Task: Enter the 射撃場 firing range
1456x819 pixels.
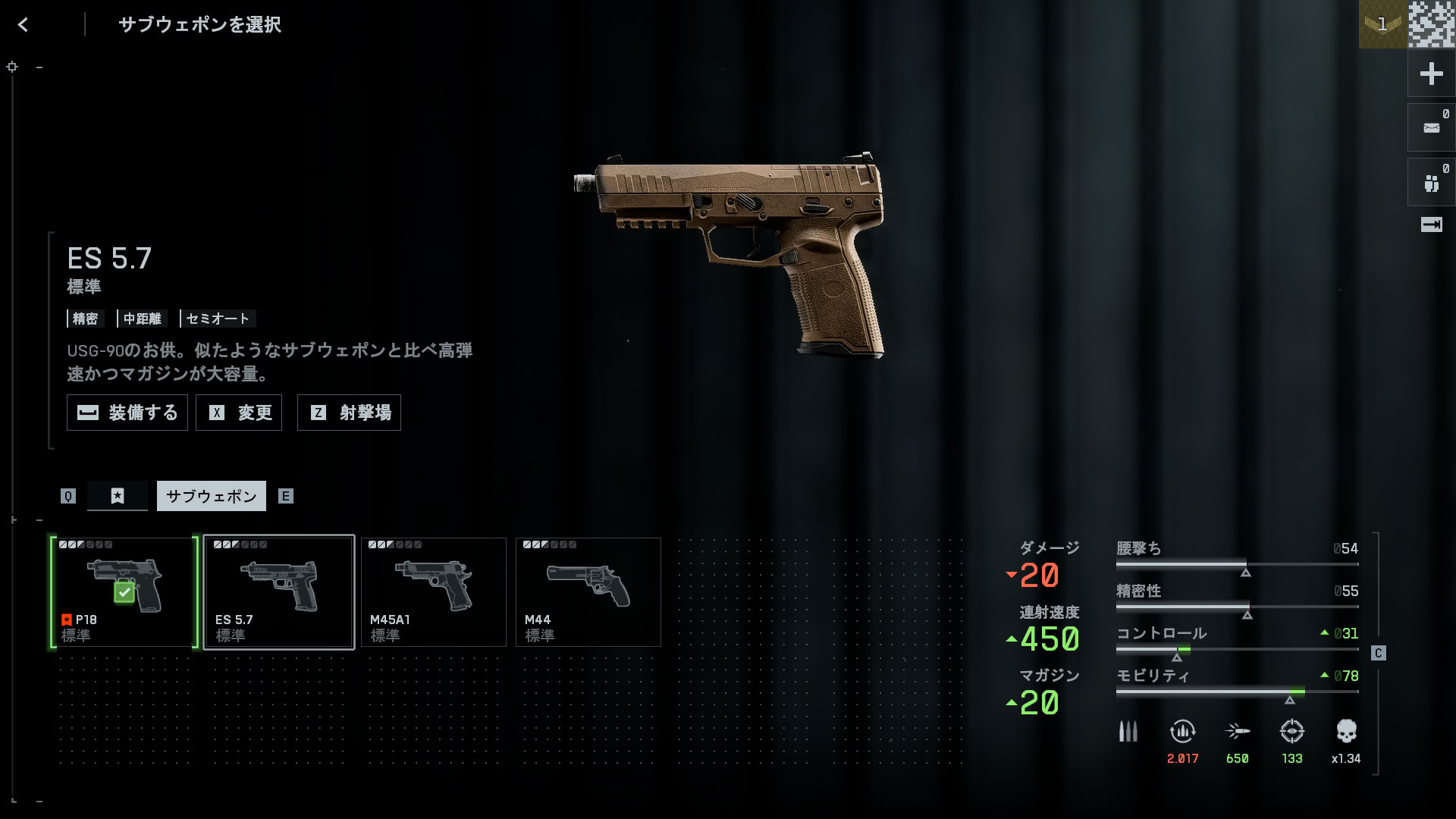Action: (349, 413)
